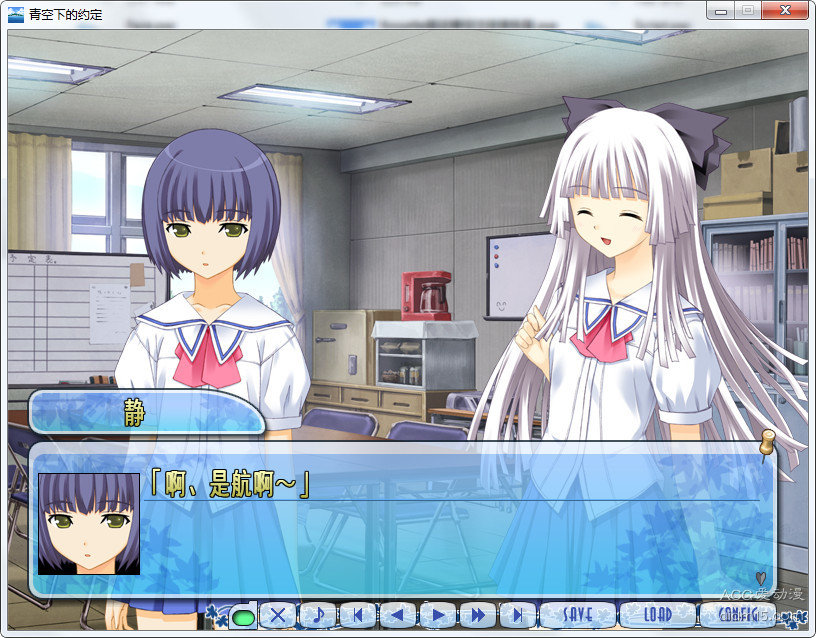Image resolution: width=816 pixels, height=638 pixels.
Task: Jump back with the skip-to-previous button
Action: pyautogui.click(x=357, y=615)
